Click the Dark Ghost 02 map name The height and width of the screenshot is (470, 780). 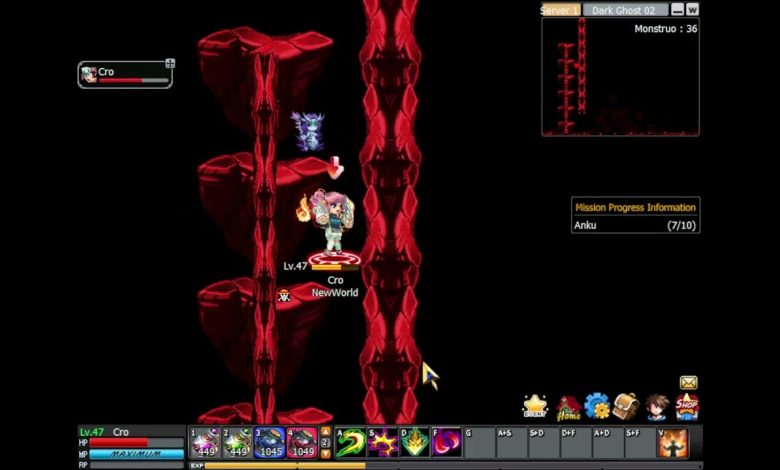(x=626, y=10)
